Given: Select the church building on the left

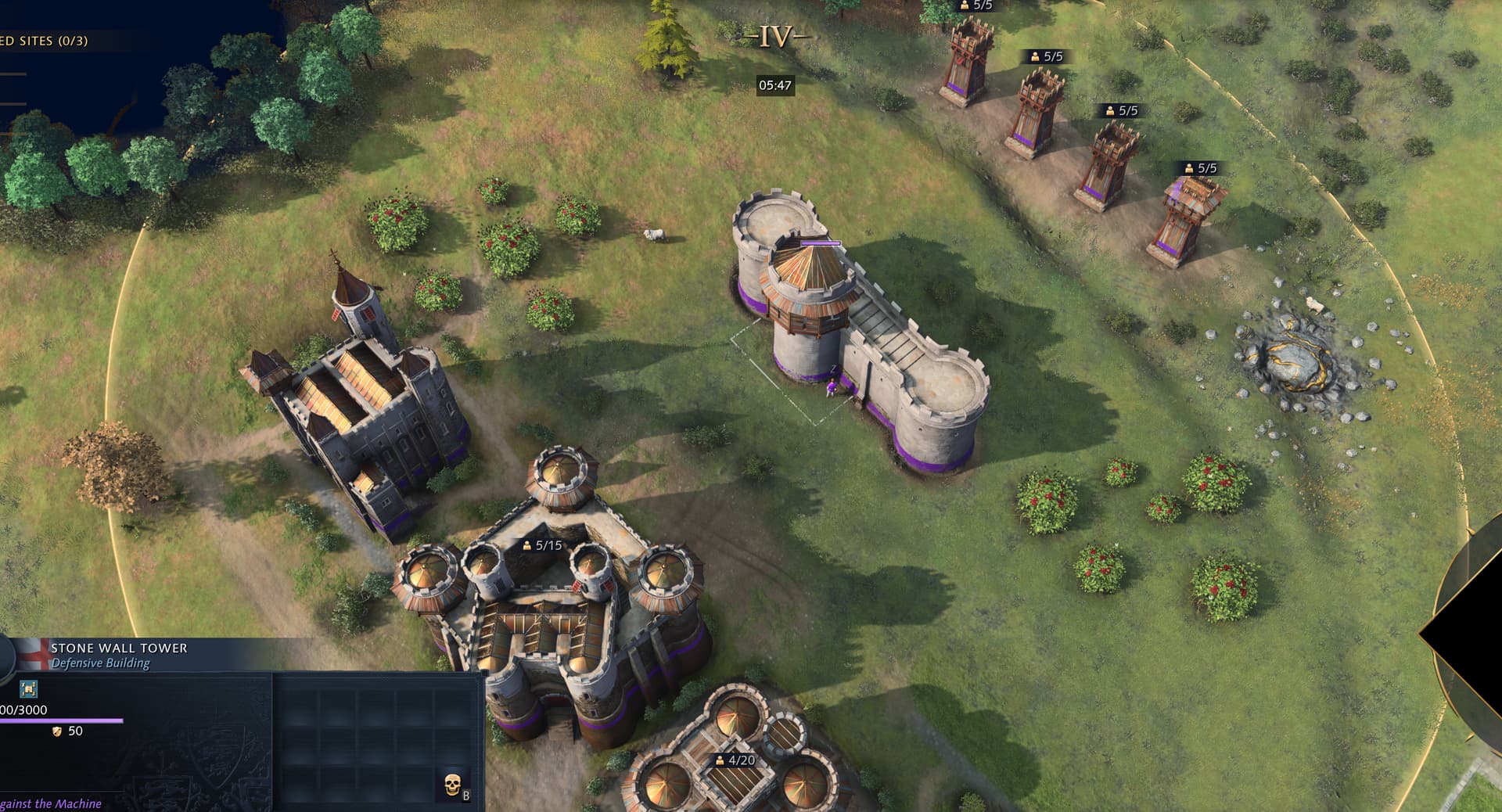Looking at the screenshot, I should (360, 415).
